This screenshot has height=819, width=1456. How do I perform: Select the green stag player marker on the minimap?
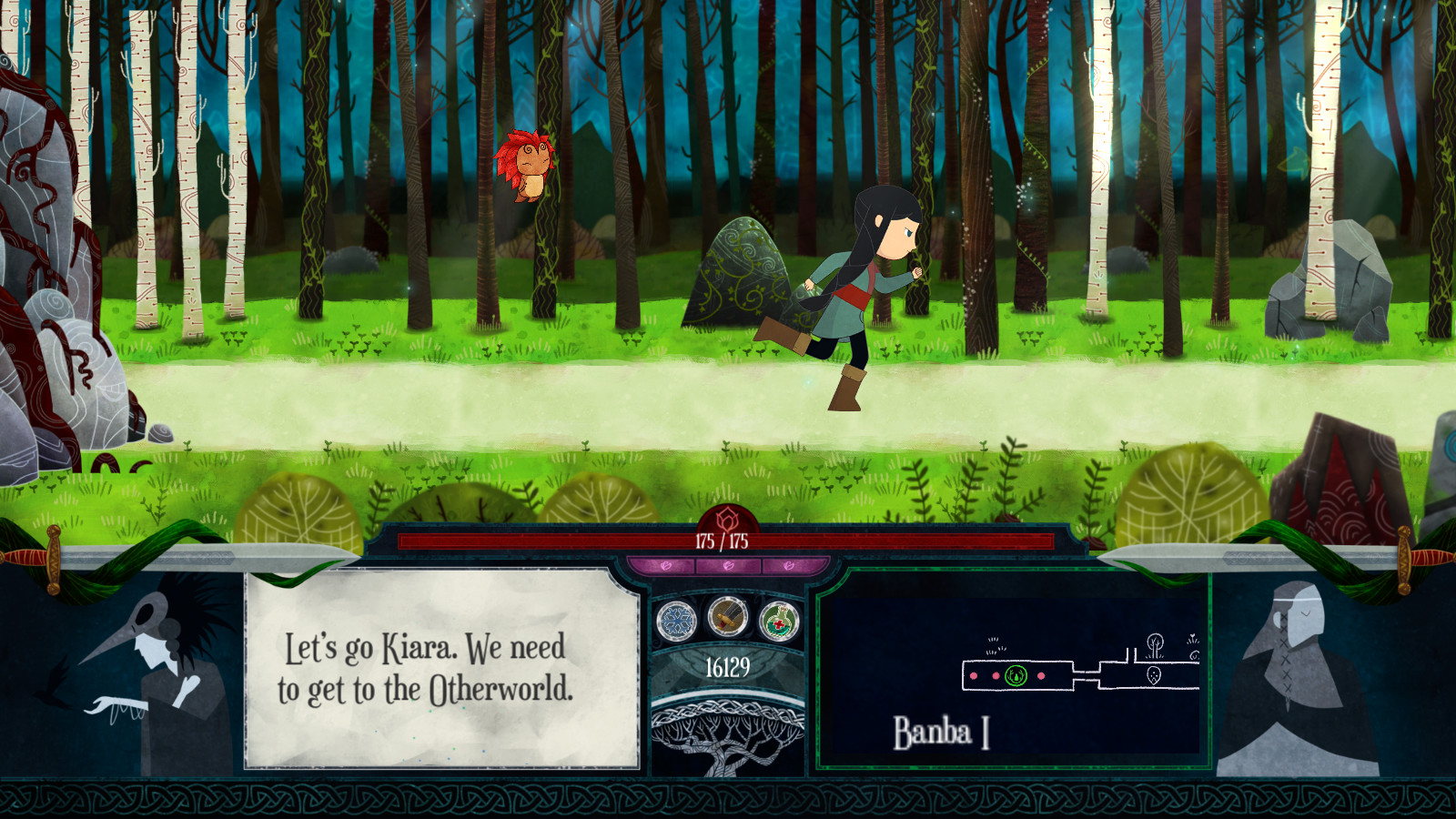coord(1016,675)
